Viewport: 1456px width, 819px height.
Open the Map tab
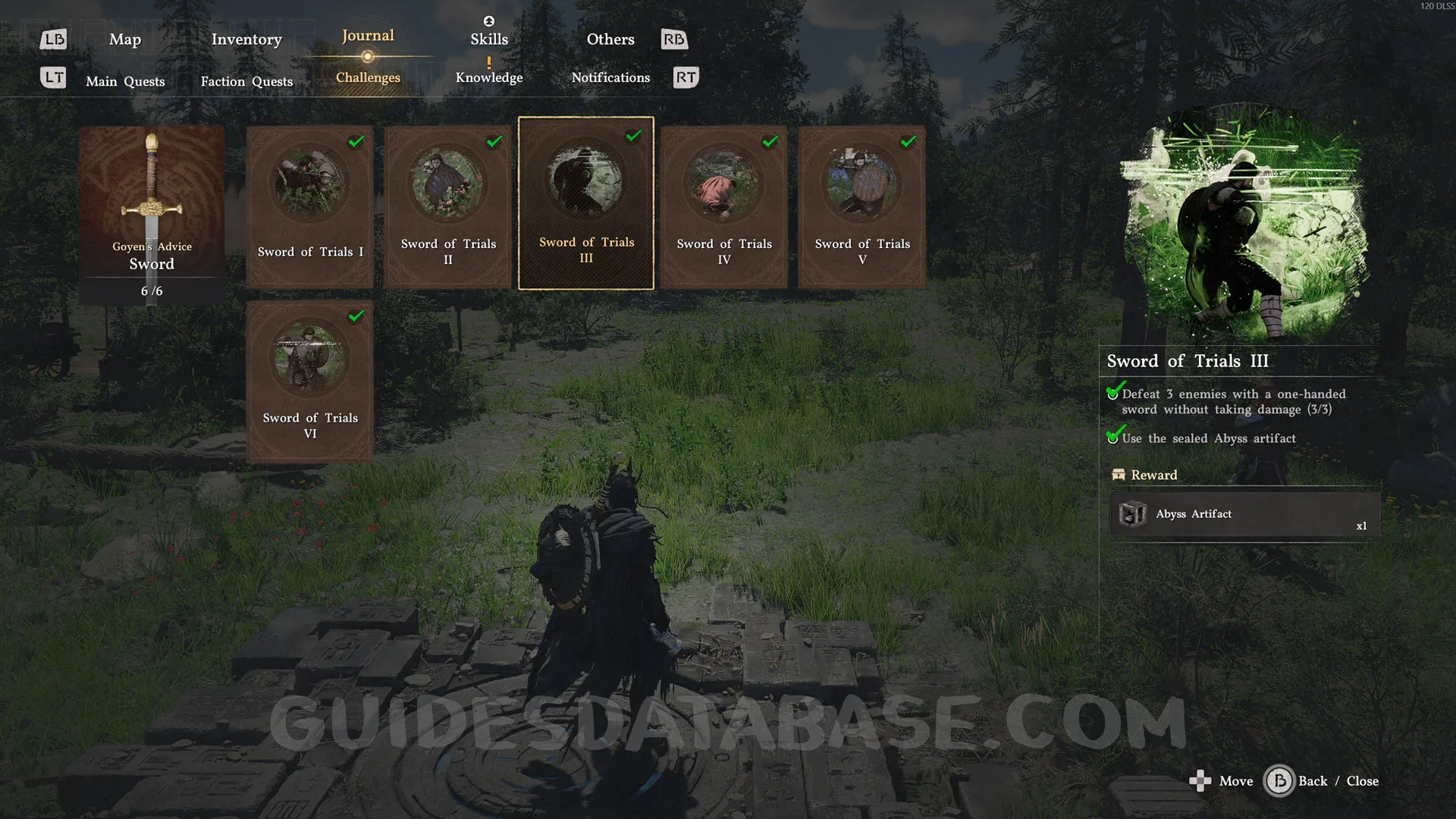click(x=125, y=39)
